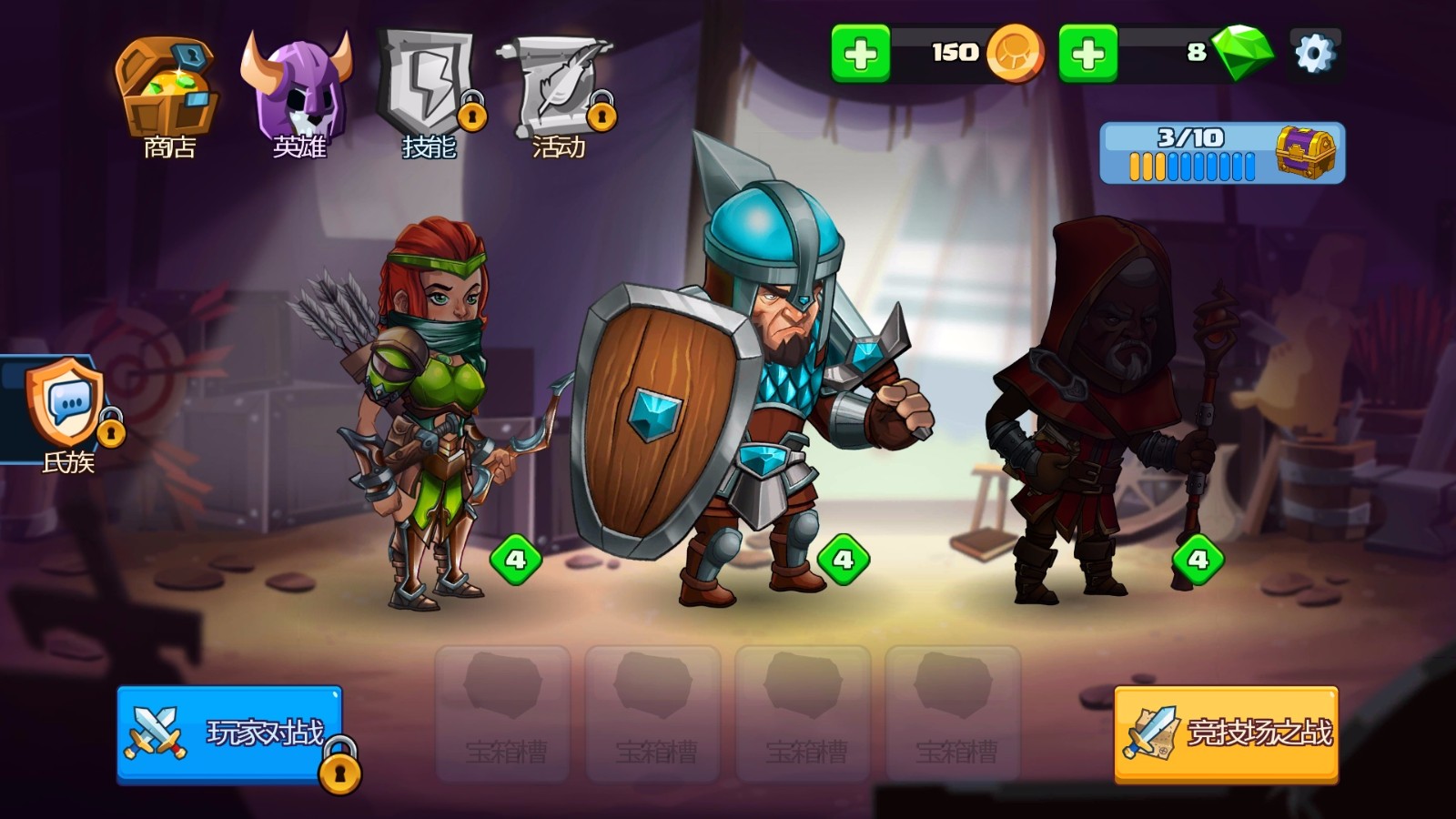
Task: Enter 竞技场之战 arena battle
Action: click(1226, 733)
